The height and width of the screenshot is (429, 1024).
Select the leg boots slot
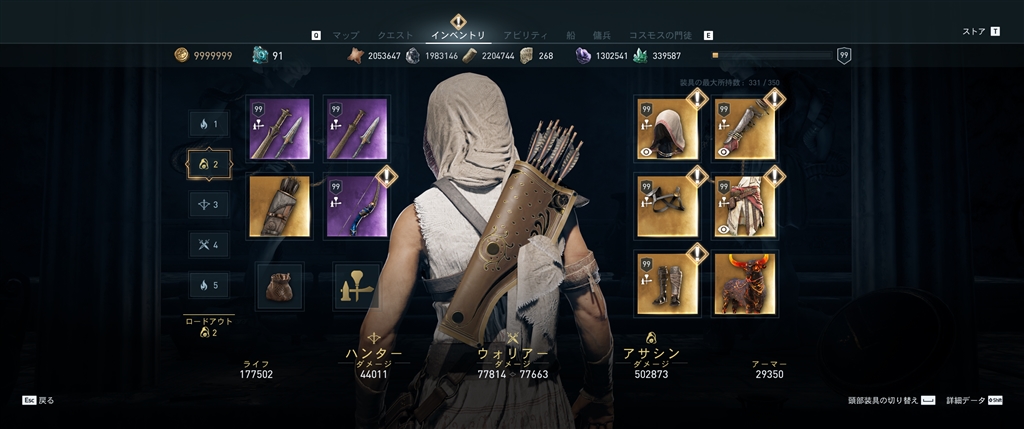pyautogui.click(x=666, y=284)
